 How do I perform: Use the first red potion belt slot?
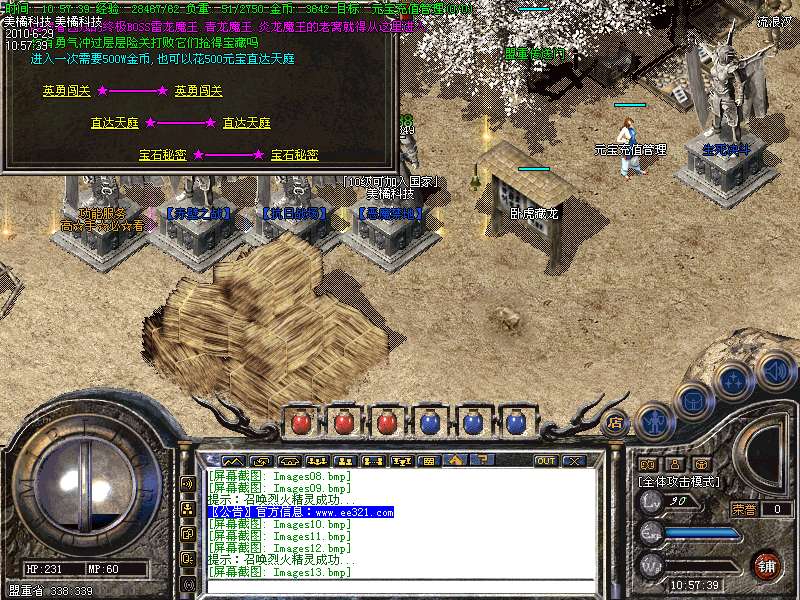(x=300, y=423)
